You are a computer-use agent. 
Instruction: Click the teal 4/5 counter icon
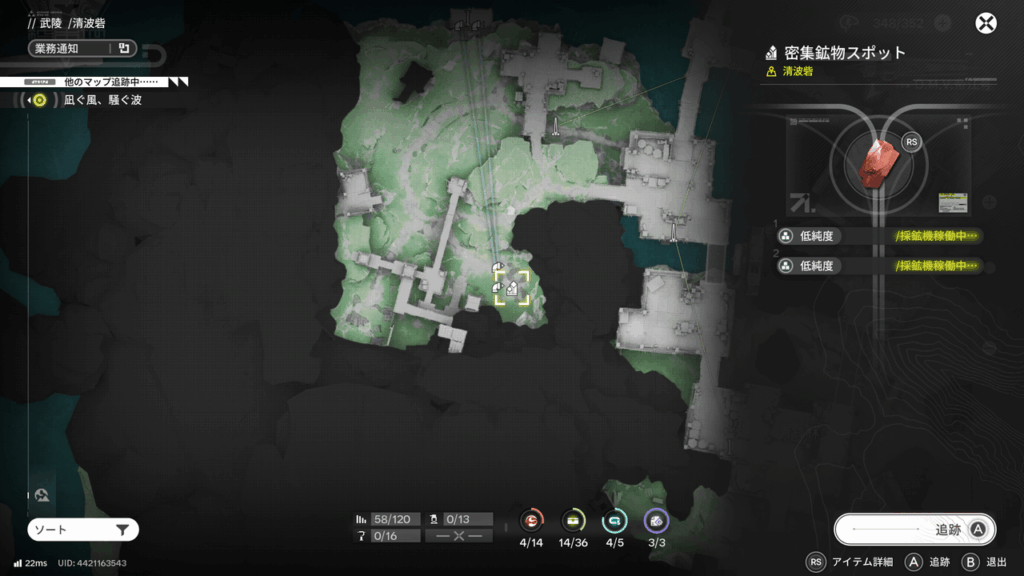coord(614,521)
